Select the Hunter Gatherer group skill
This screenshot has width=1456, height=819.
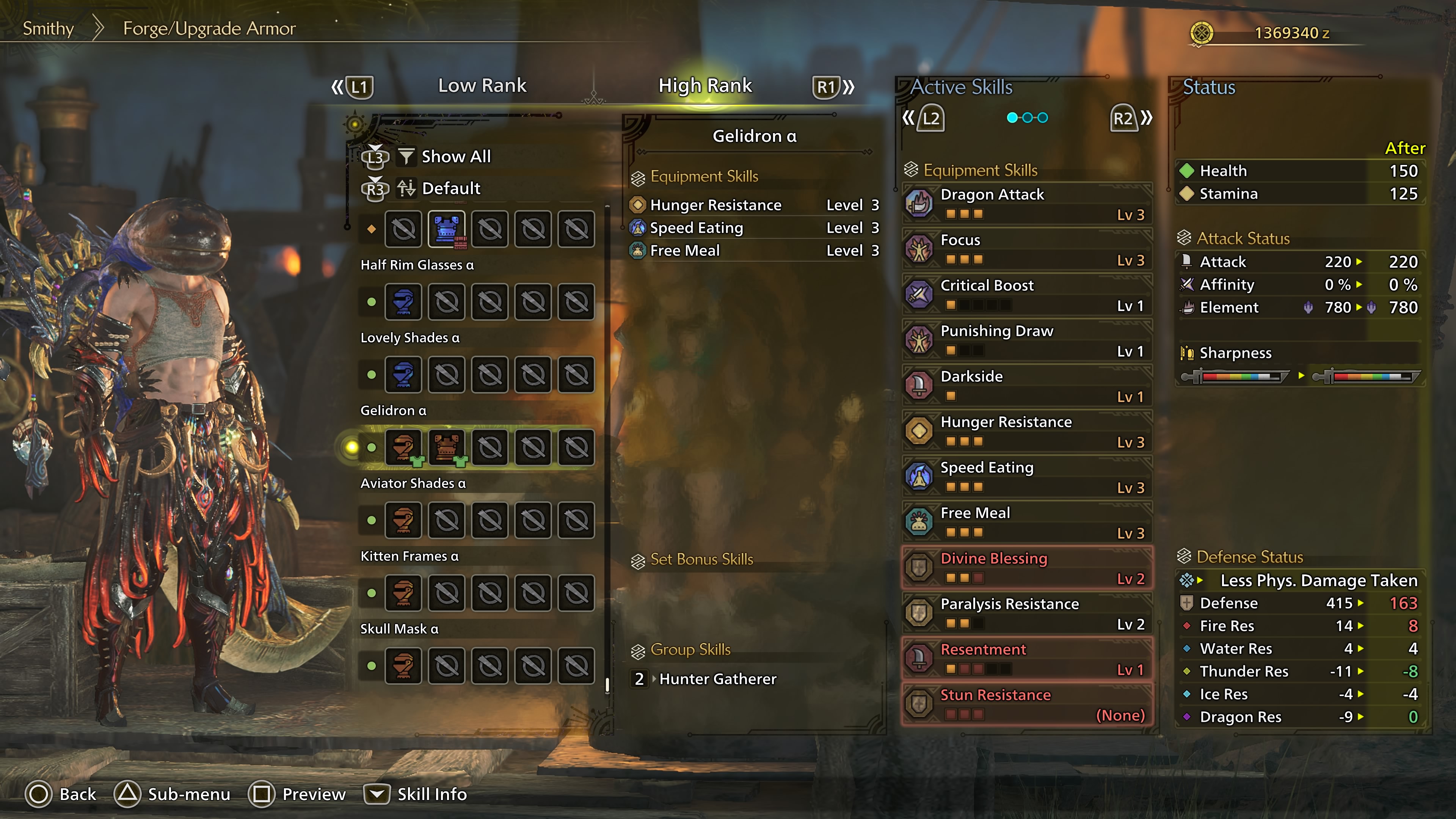tap(717, 679)
